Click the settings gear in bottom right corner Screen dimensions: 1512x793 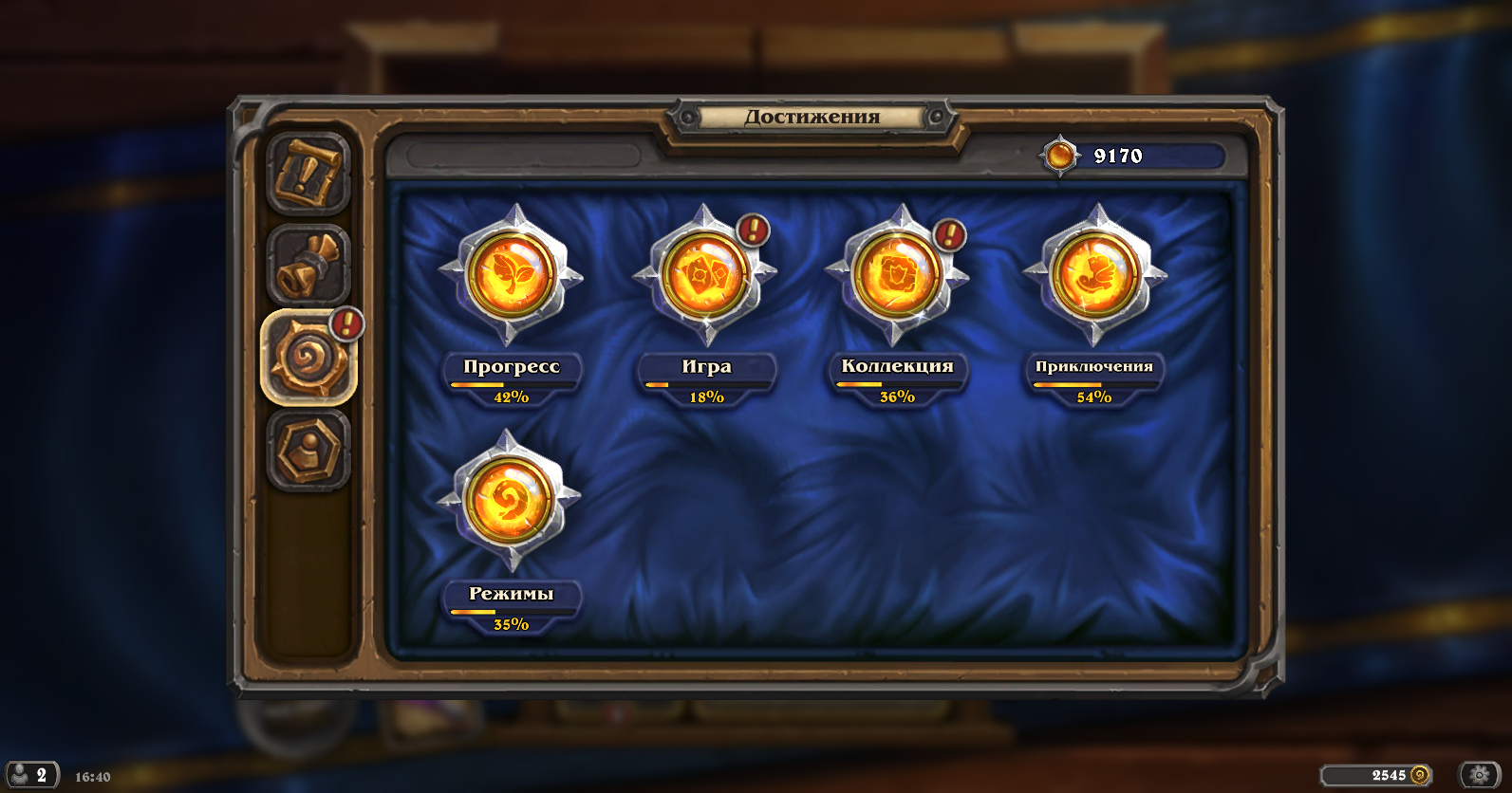tap(1477, 774)
